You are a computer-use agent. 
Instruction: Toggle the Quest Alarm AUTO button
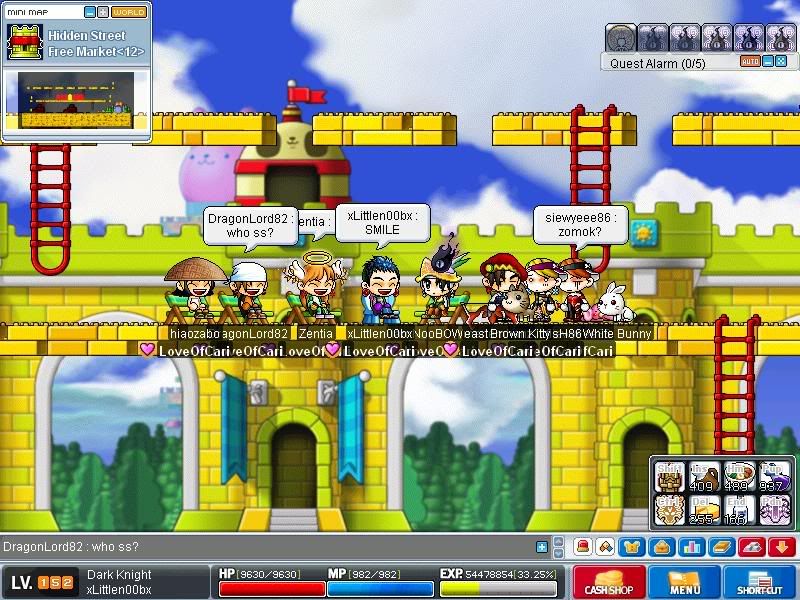coord(750,62)
